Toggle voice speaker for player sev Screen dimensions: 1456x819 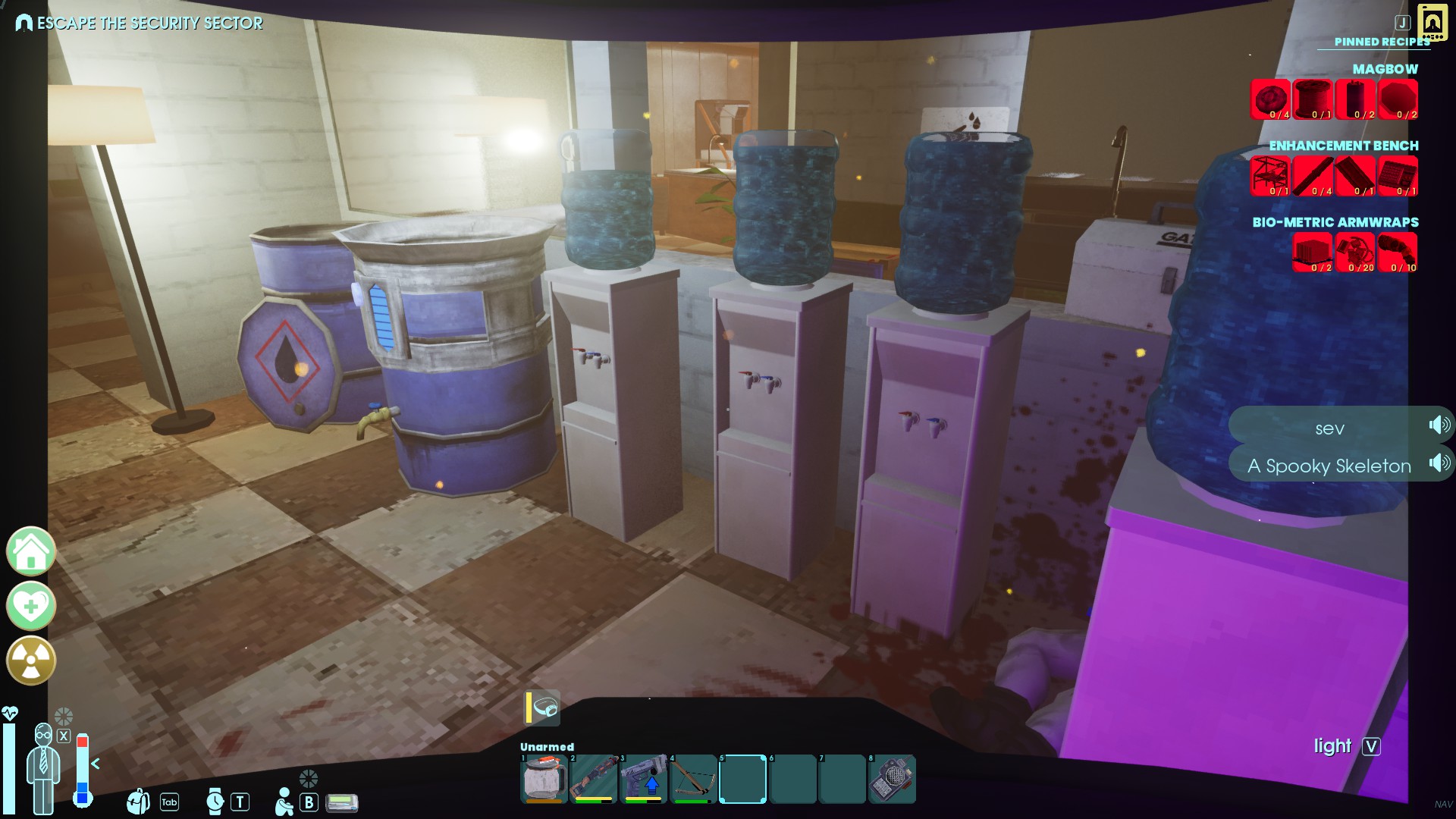coord(1439,425)
